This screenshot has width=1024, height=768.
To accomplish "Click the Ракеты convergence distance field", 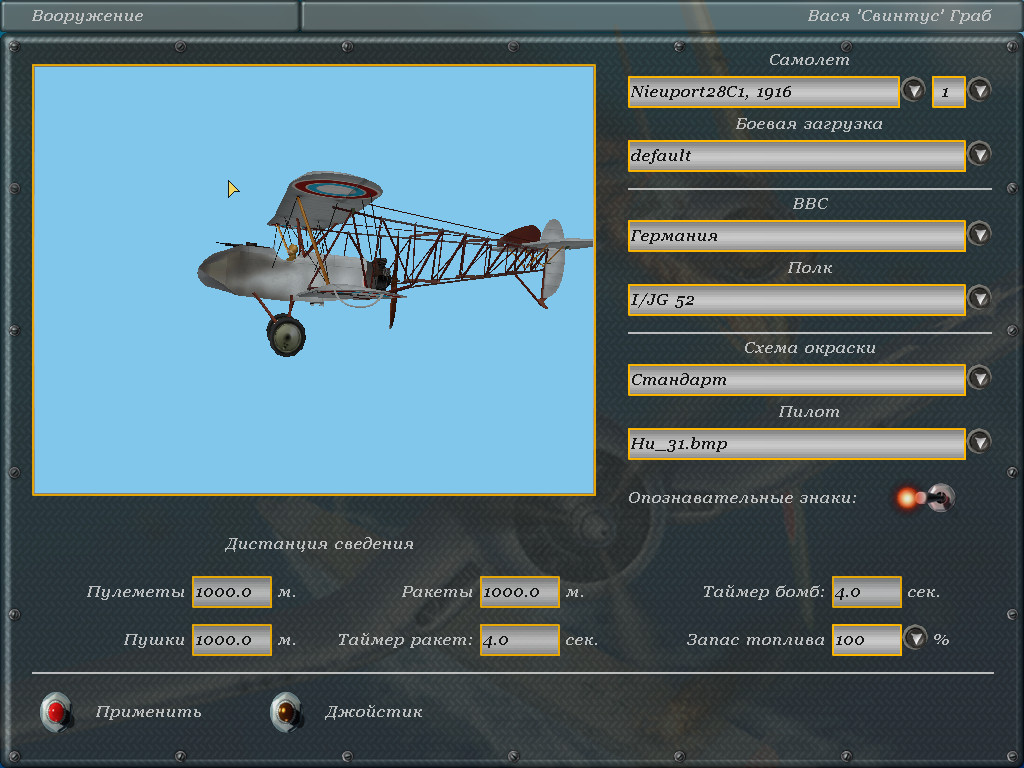I will (x=519, y=592).
